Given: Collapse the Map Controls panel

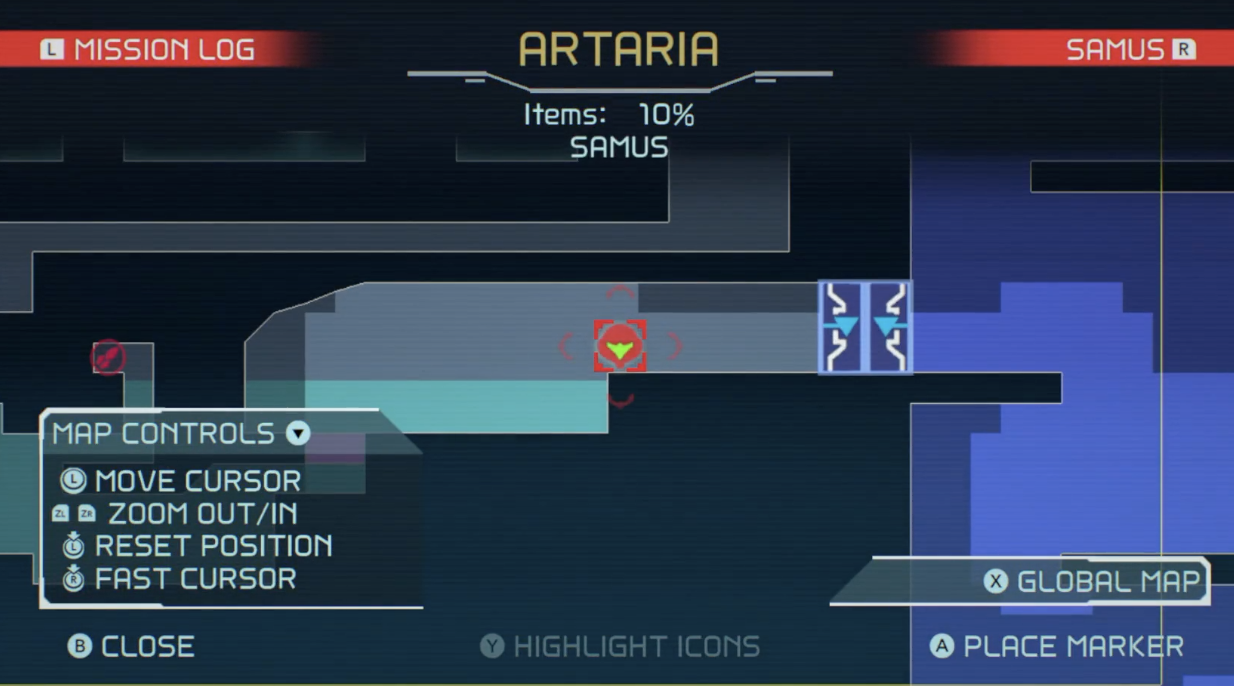Looking at the screenshot, I should tap(298, 434).
